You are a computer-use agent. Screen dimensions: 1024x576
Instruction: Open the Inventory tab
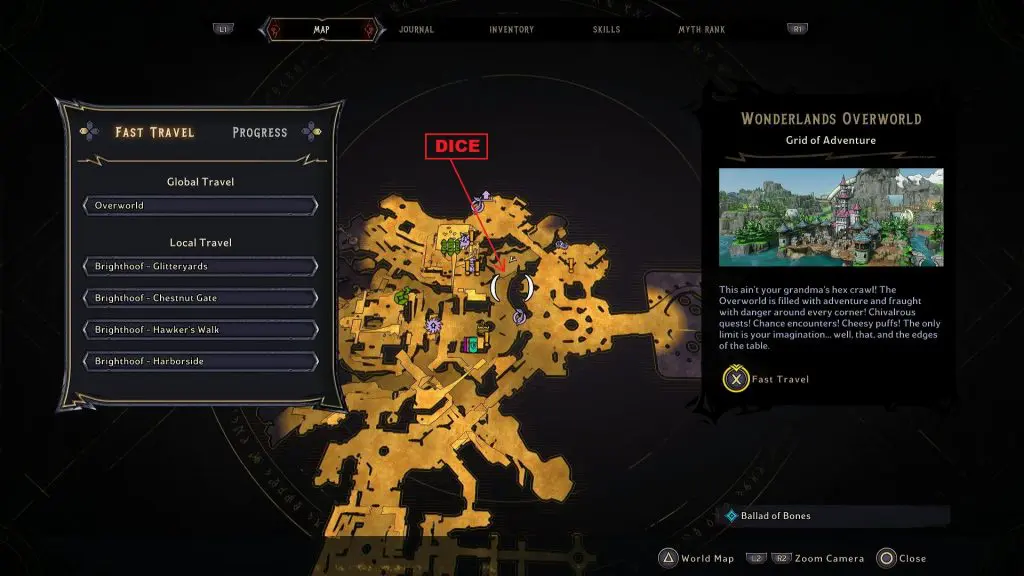coord(511,30)
